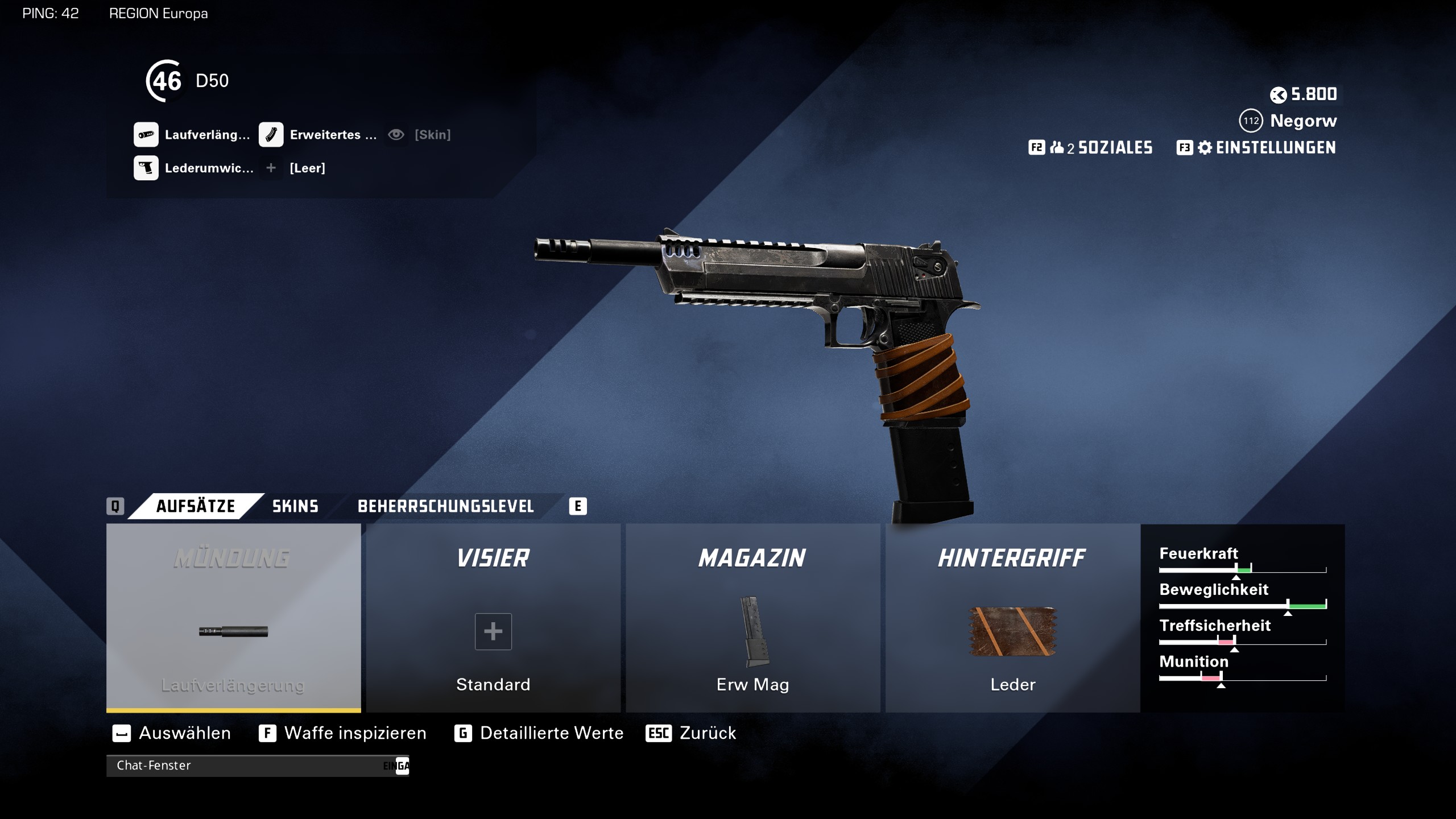Click the empty Leer attachment entry
This screenshot has width=1456, height=819.
click(307, 168)
